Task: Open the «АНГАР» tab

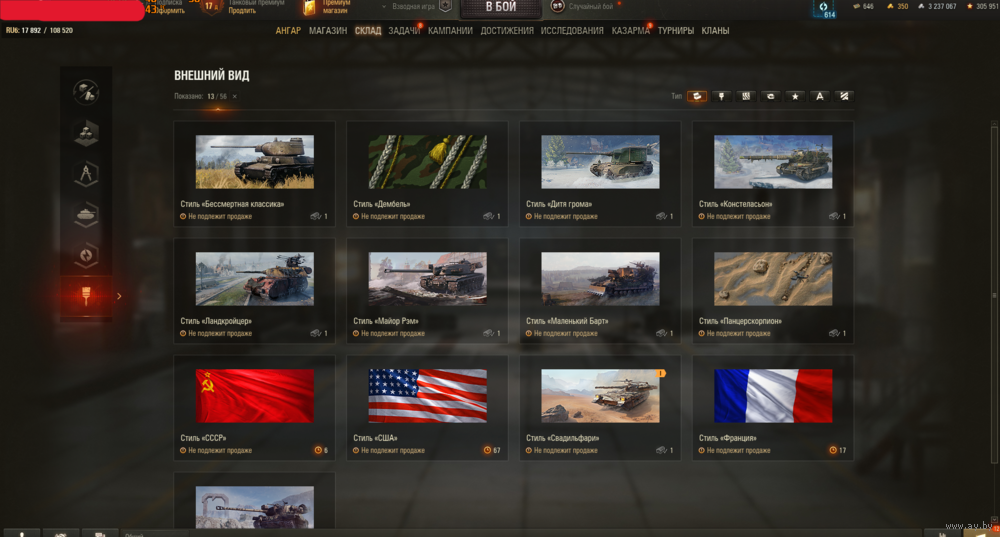Action: 288,31
